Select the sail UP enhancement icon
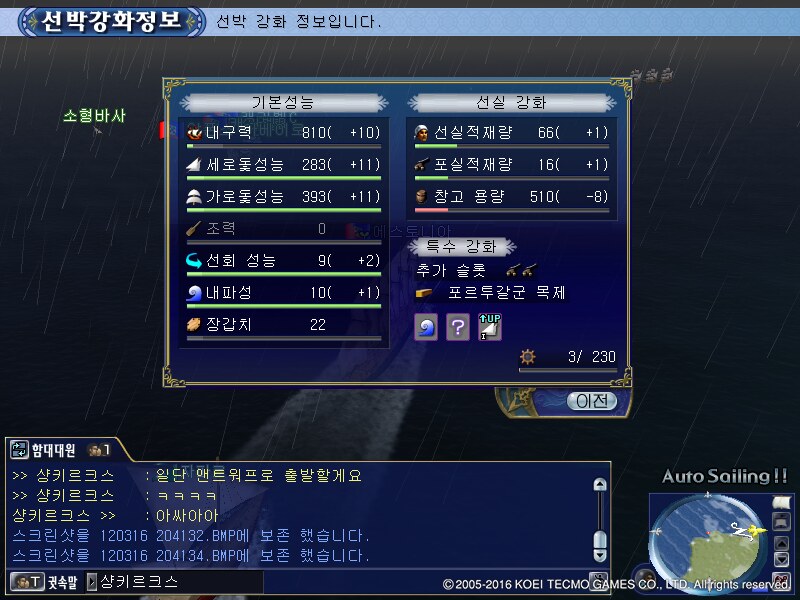 (490, 326)
